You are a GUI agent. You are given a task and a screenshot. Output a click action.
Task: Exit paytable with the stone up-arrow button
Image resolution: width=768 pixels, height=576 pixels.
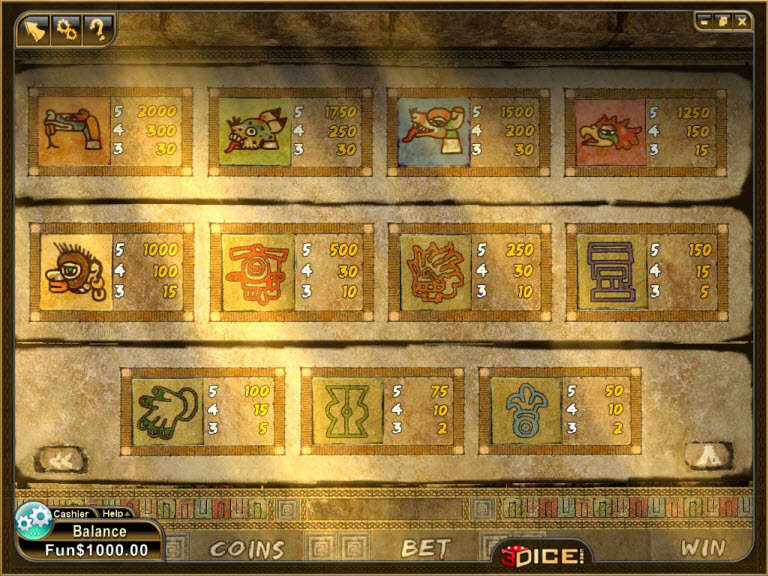point(709,455)
